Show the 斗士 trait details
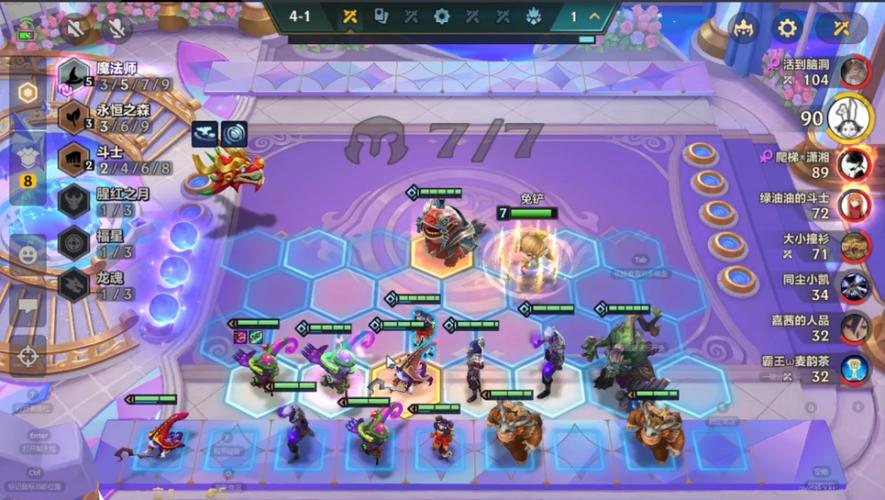885x500 pixels. coord(73,160)
